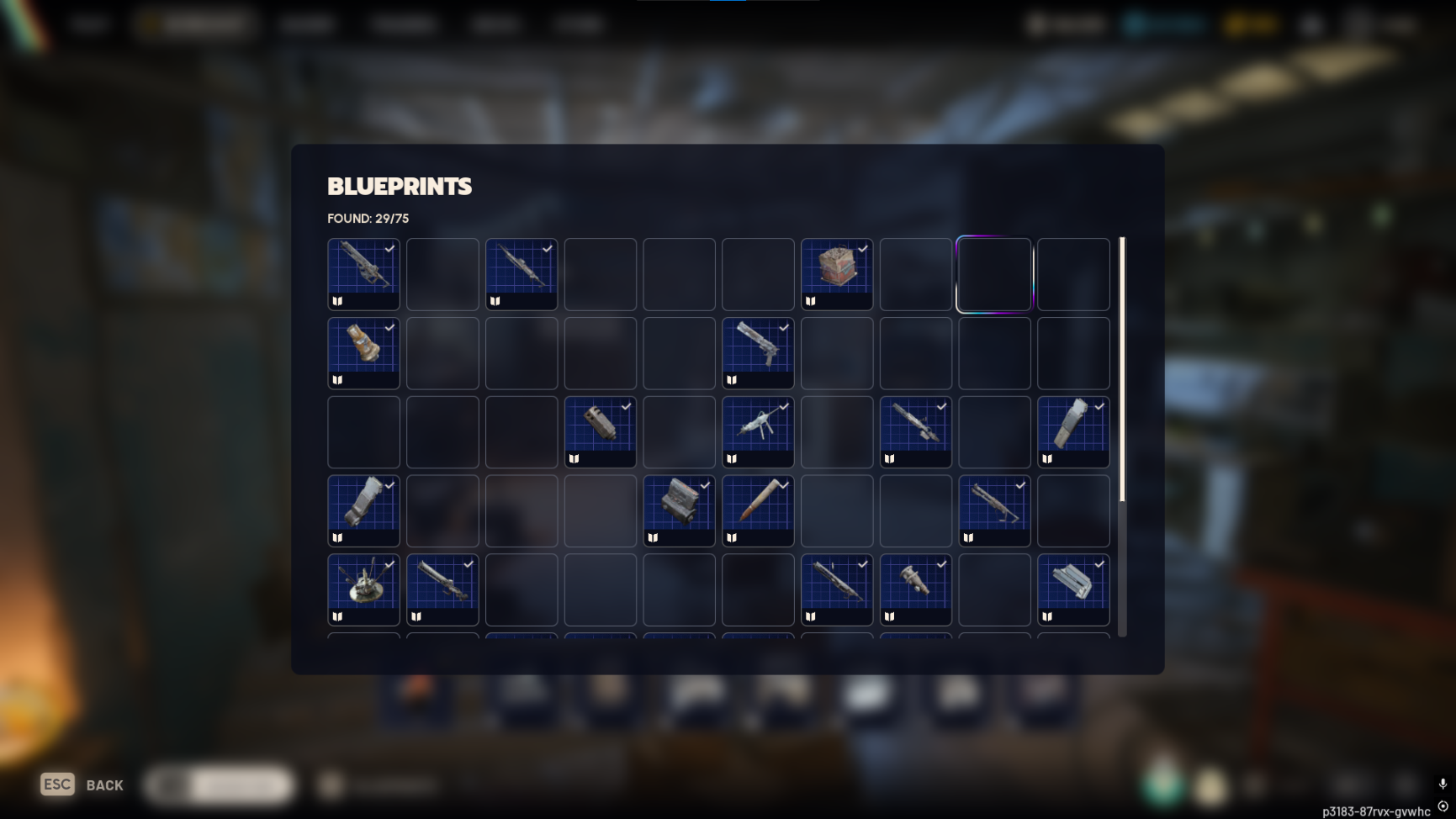
Task: Click the book icon on the engine block blueprint
Action: pyautogui.click(x=652, y=536)
